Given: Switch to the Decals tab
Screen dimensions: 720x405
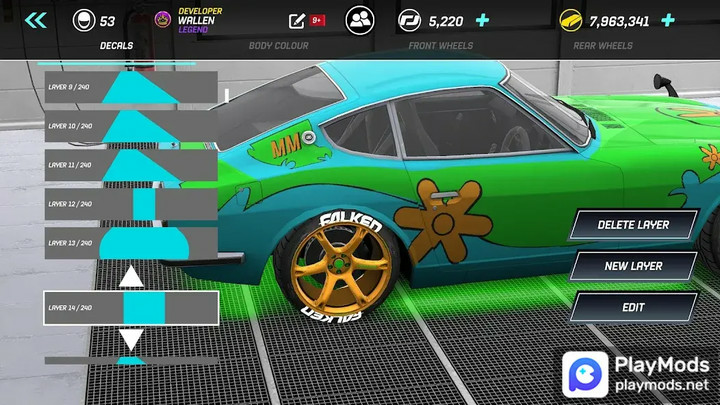Looking at the screenshot, I should click(117, 46).
